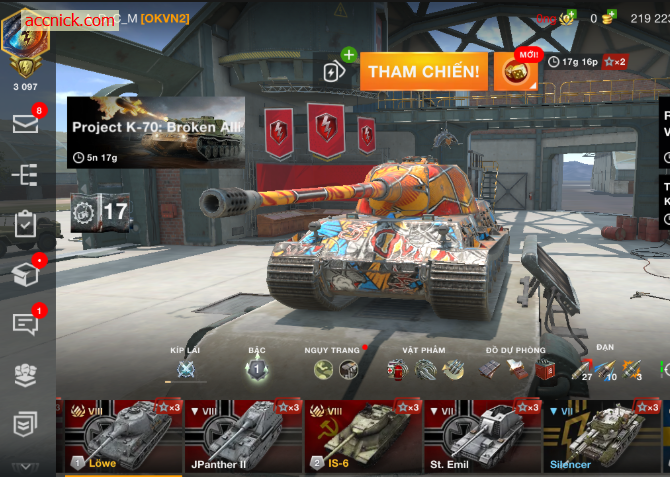Viewport: 670px width, 477px height.
Task: Open the mail inbox with 8 notifications
Action: click(x=25, y=124)
